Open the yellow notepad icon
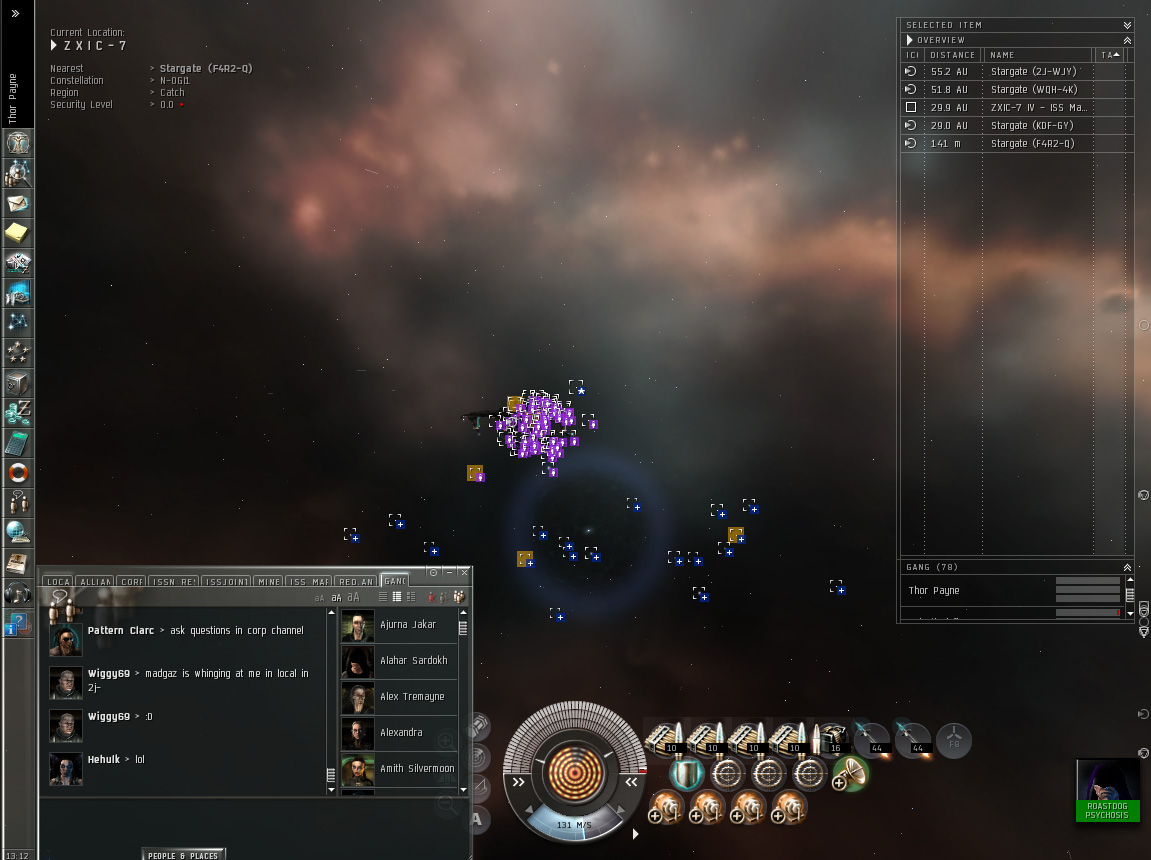Viewport: 1151px width, 860px height. (18, 233)
